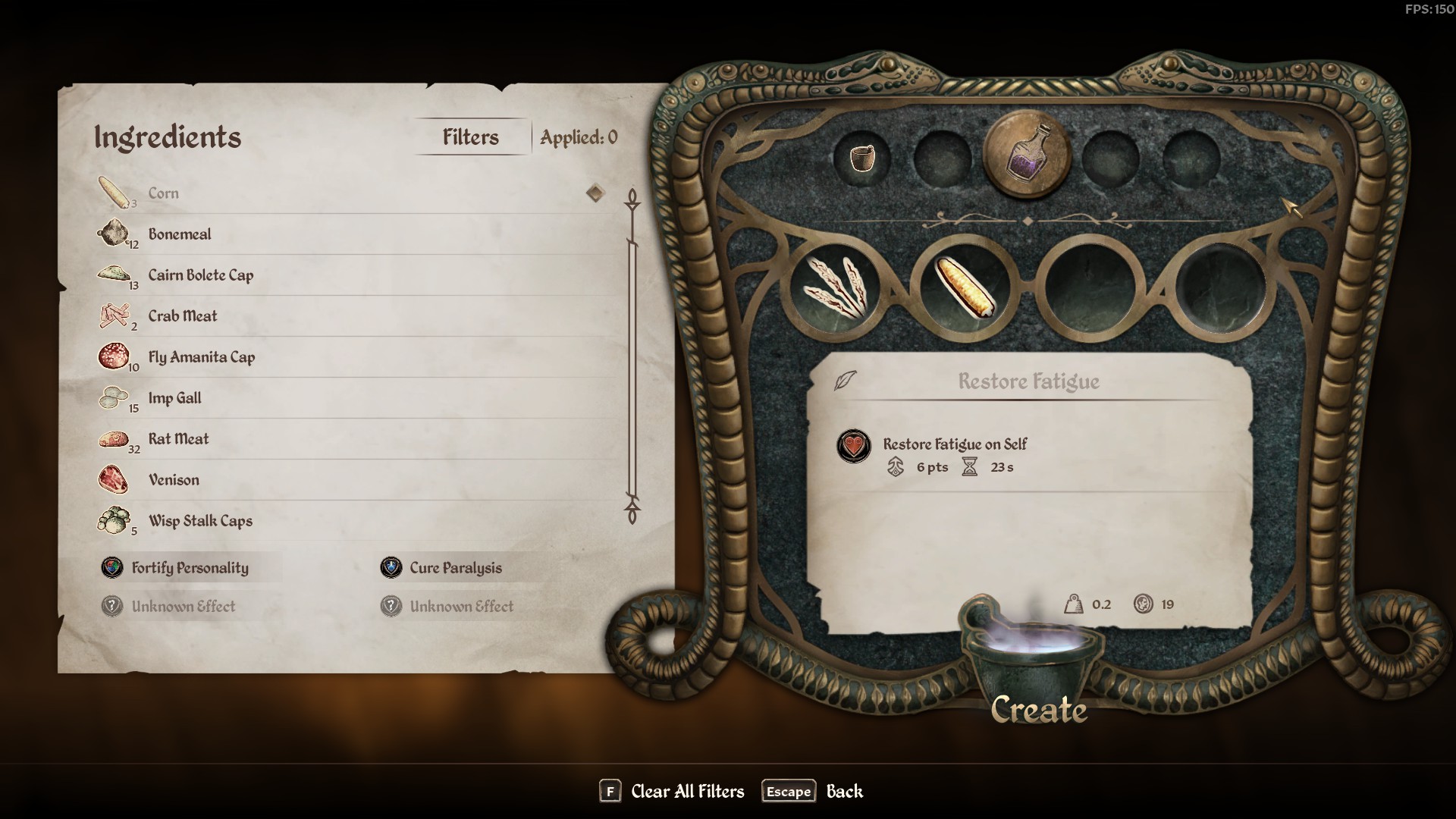This screenshot has height=819, width=1456.
Task: Click the wheat grain ingredient slot
Action: pos(835,287)
